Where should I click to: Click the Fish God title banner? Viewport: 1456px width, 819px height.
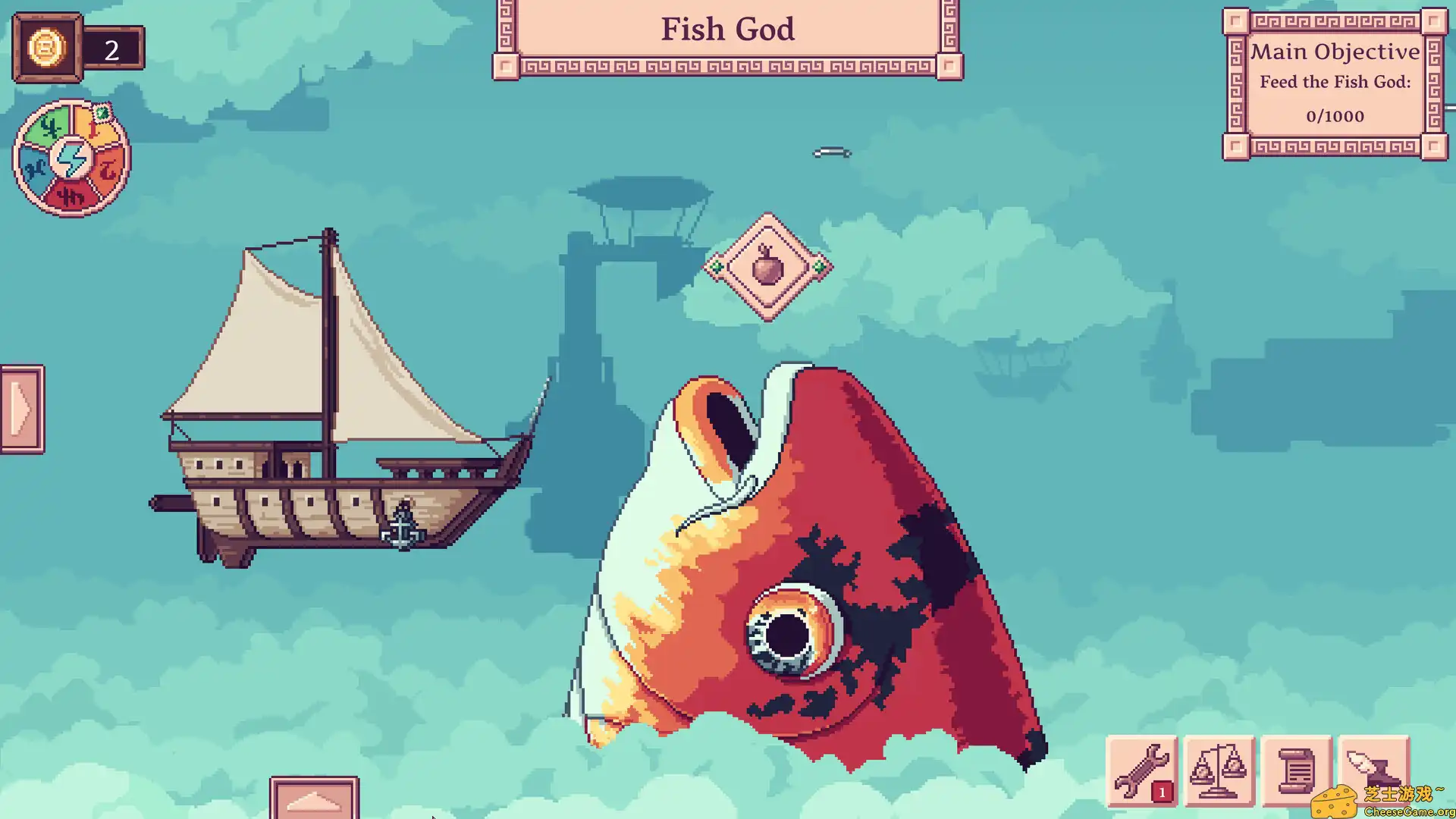point(727,30)
